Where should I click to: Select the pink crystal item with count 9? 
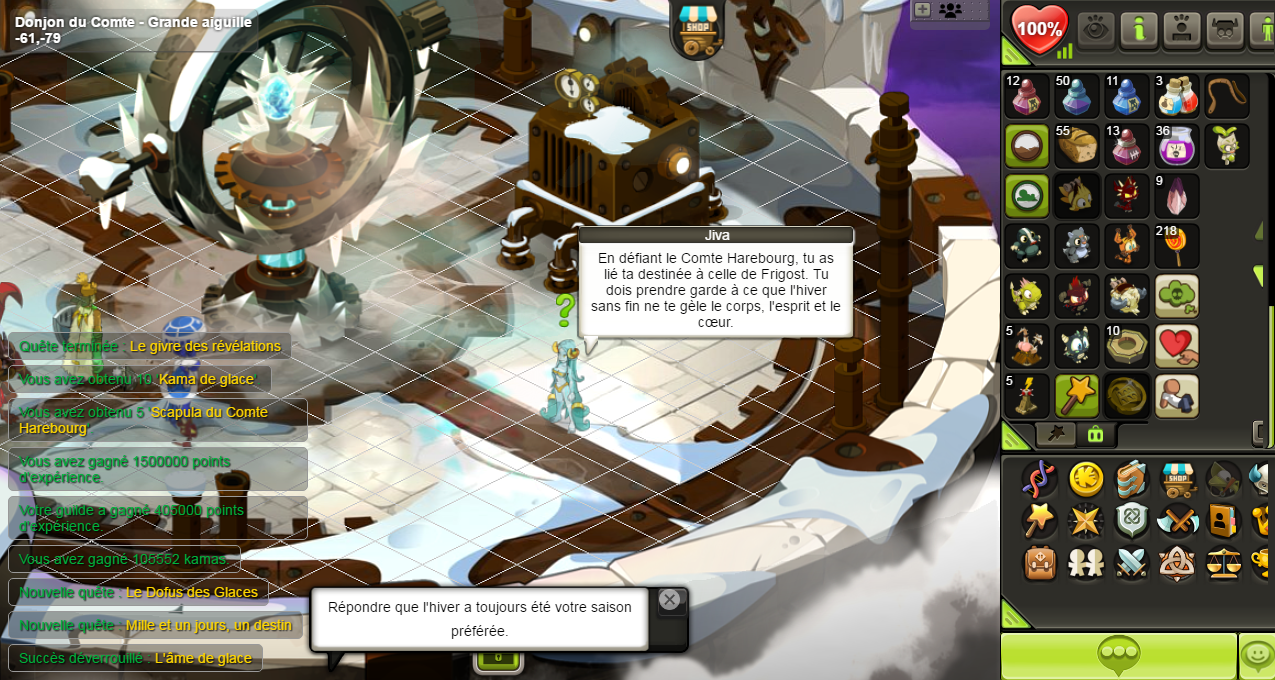click(1177, 196)
